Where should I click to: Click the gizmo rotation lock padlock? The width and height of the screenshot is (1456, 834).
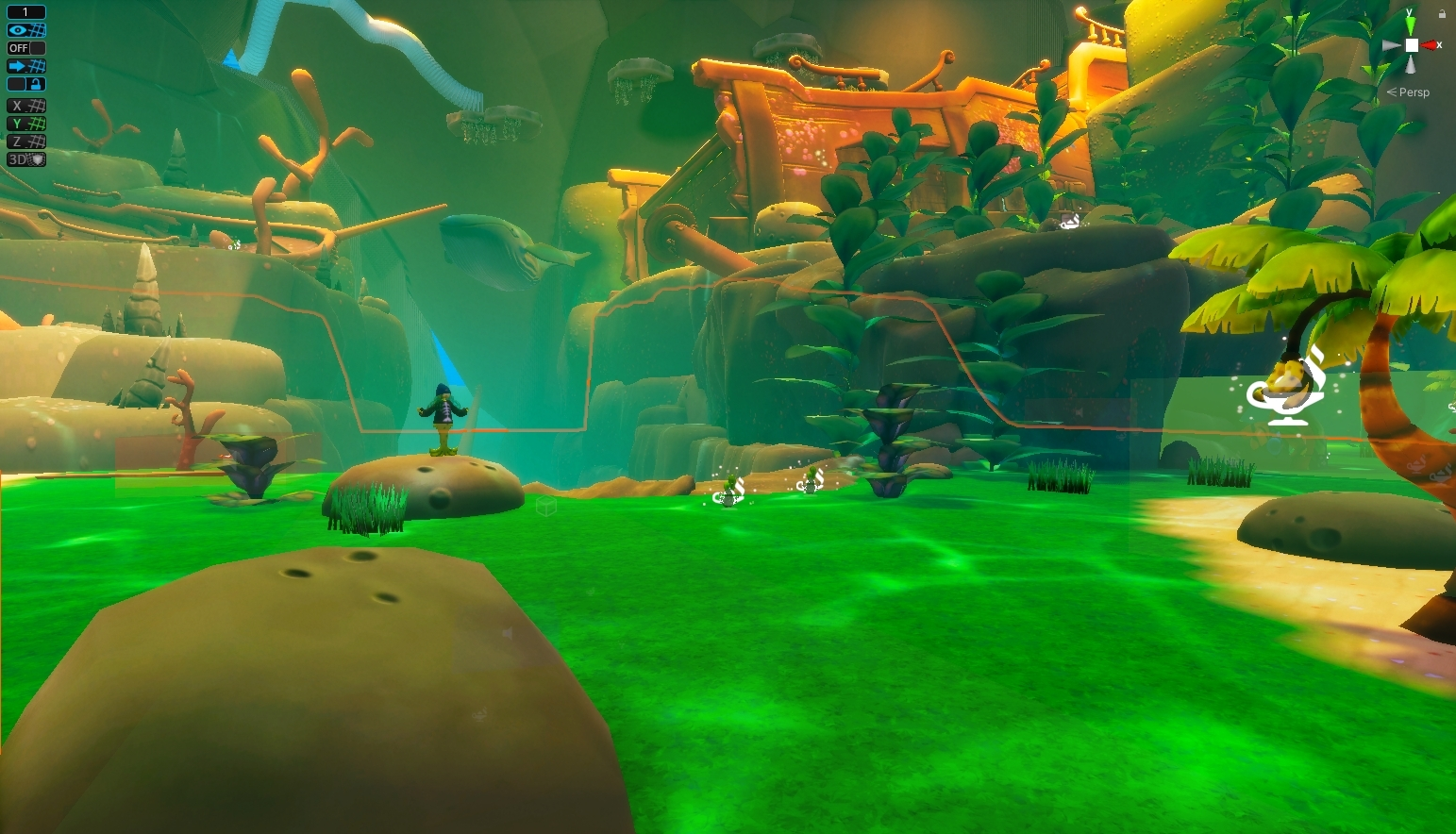coord(1442,14)
